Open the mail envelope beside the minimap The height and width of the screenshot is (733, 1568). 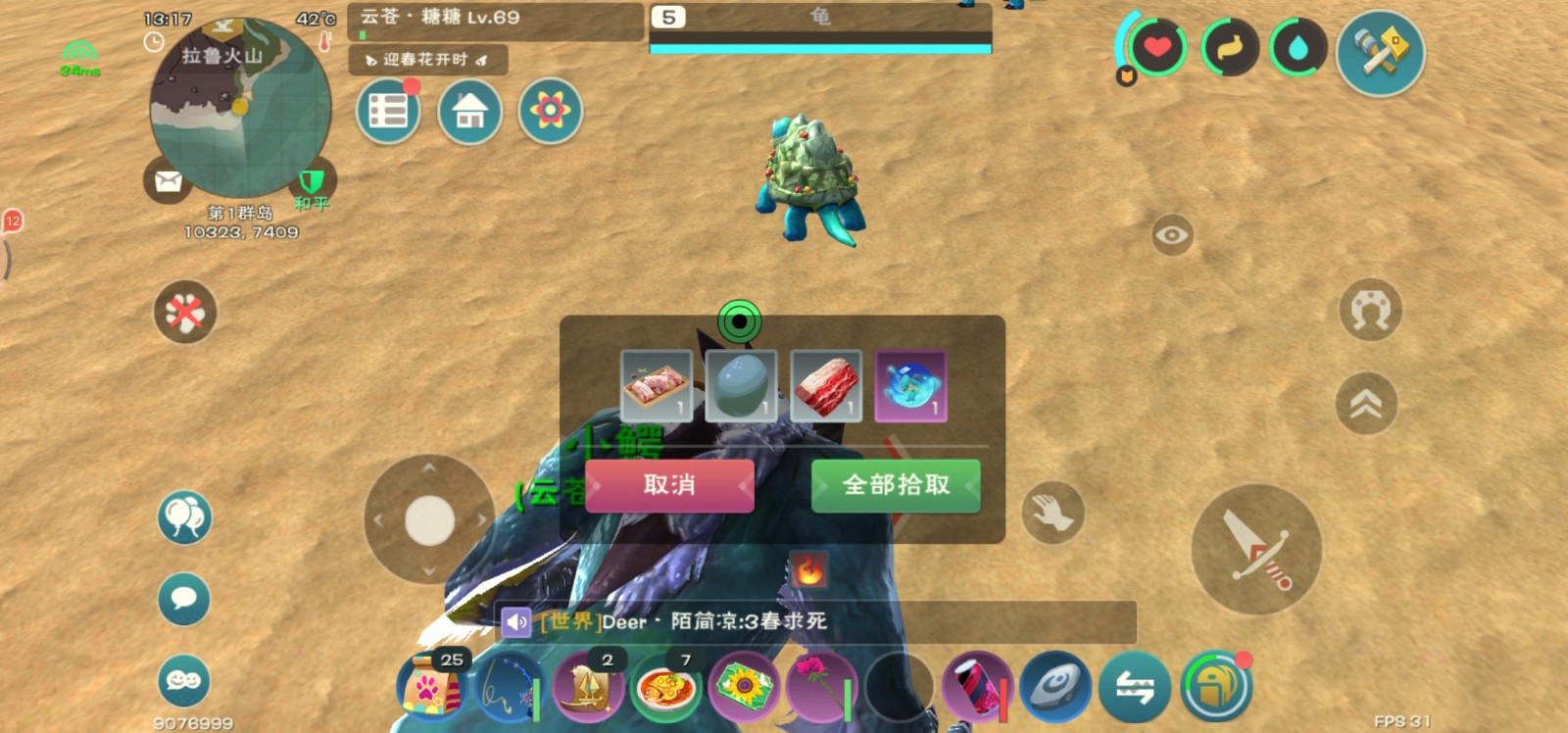(x=167, y=181)
